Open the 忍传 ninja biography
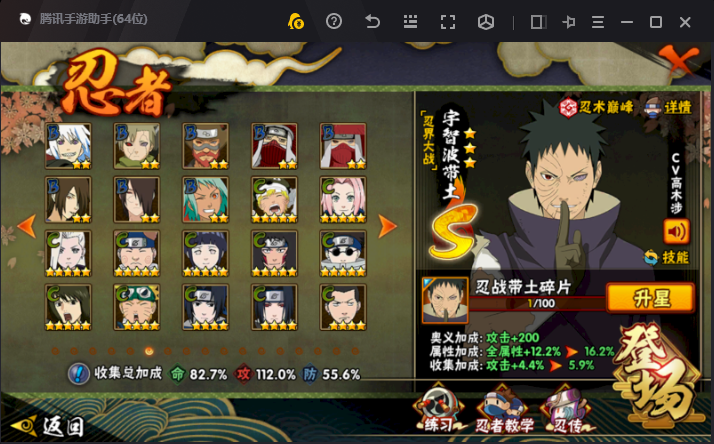Viewport: 714px width, 444px height. point(563,412)
